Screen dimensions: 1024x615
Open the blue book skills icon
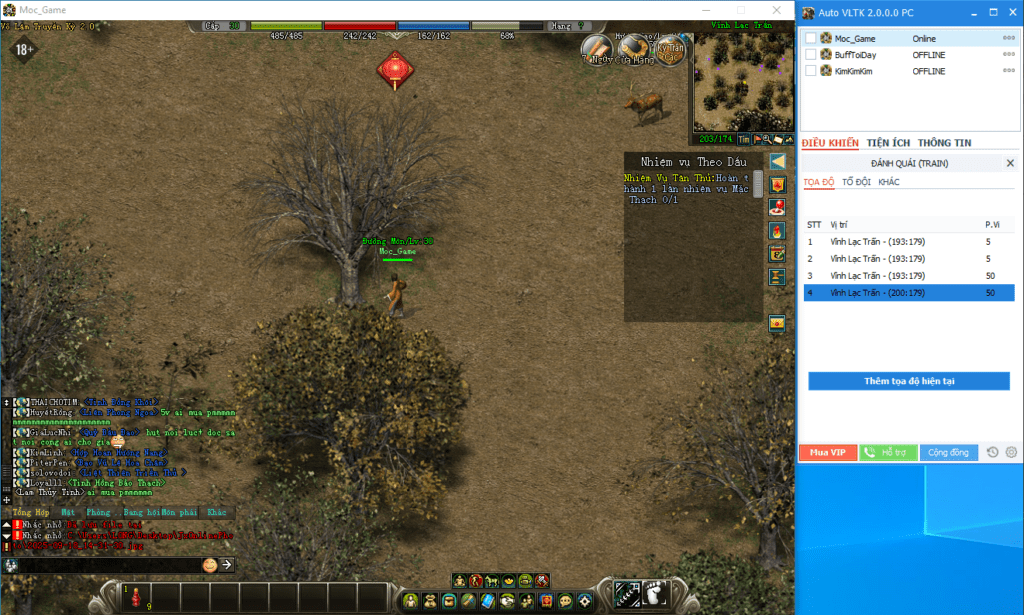click(487, 601)
